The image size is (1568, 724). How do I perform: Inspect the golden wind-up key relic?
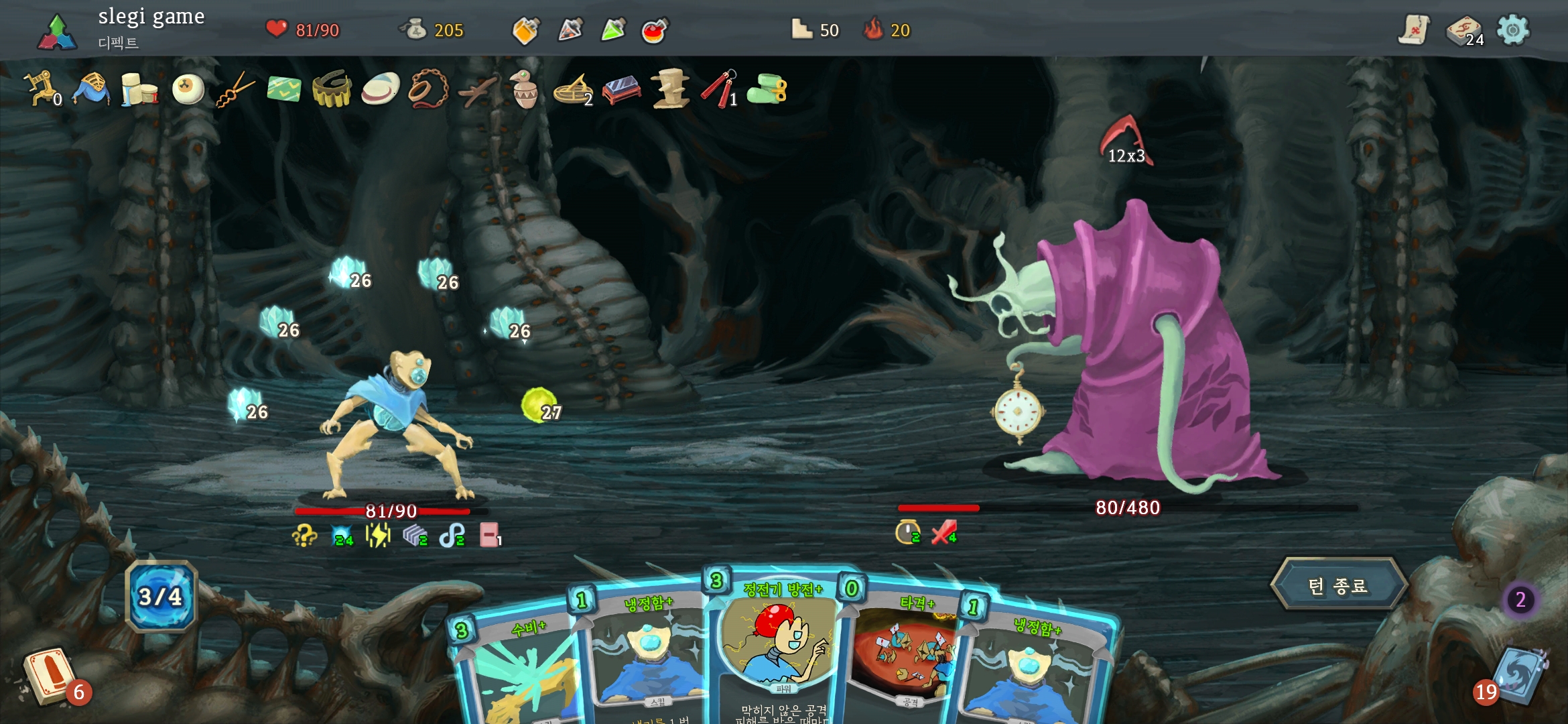coord(40,88)
